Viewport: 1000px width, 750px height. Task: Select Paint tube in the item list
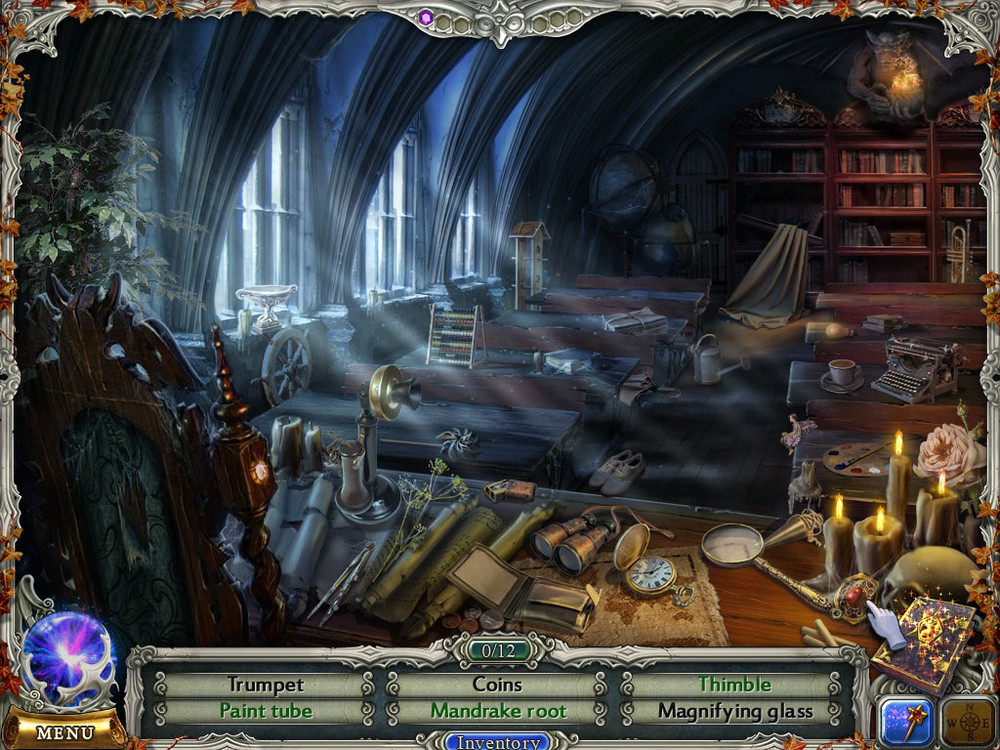pos(265,712)
